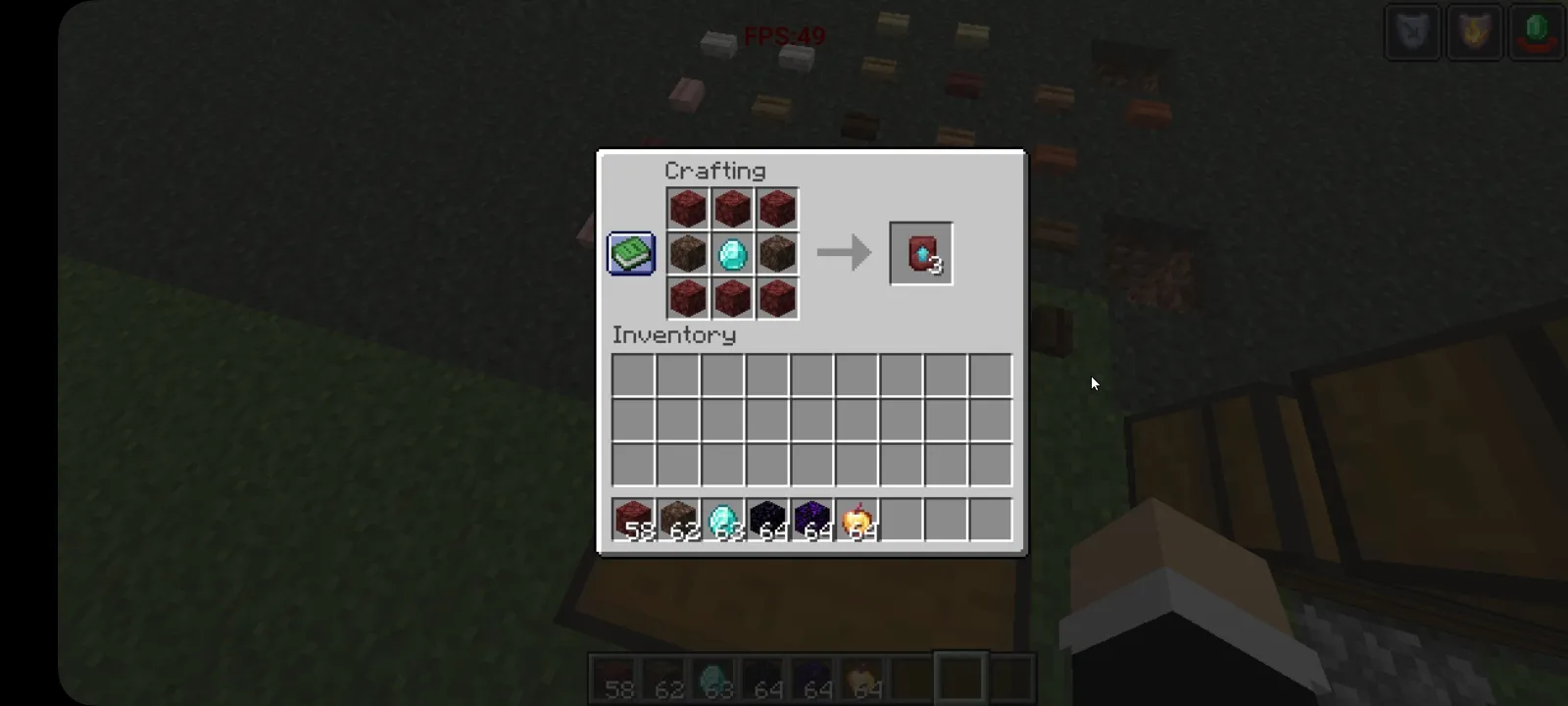Click the emerald status icon at top right

pos(1537,32)
